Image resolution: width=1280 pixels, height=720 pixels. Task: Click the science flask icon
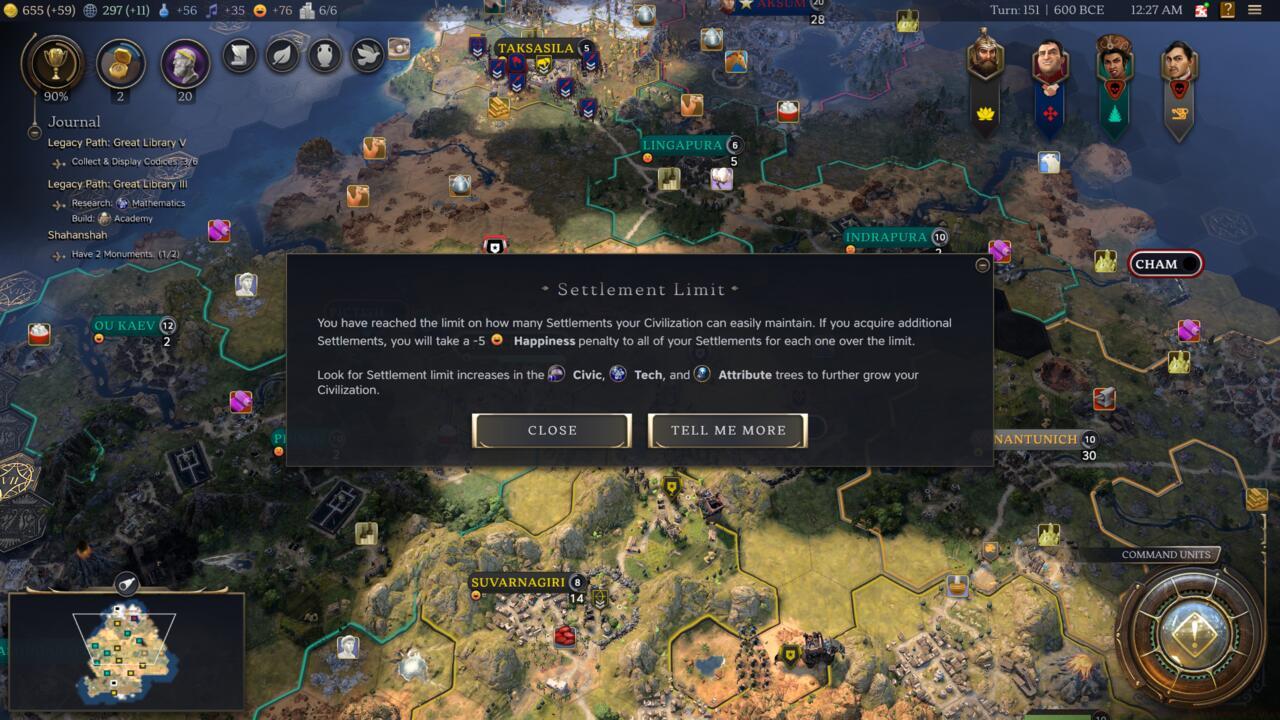(166, 13)
